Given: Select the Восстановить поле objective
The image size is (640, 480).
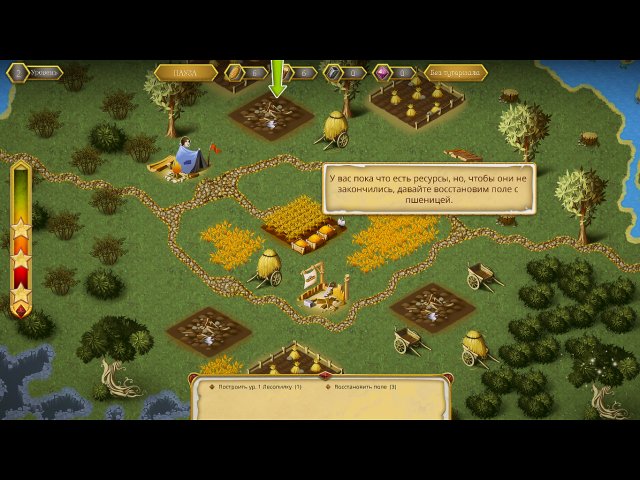Looking at the screenshot, I should click(x=365, y=386).
